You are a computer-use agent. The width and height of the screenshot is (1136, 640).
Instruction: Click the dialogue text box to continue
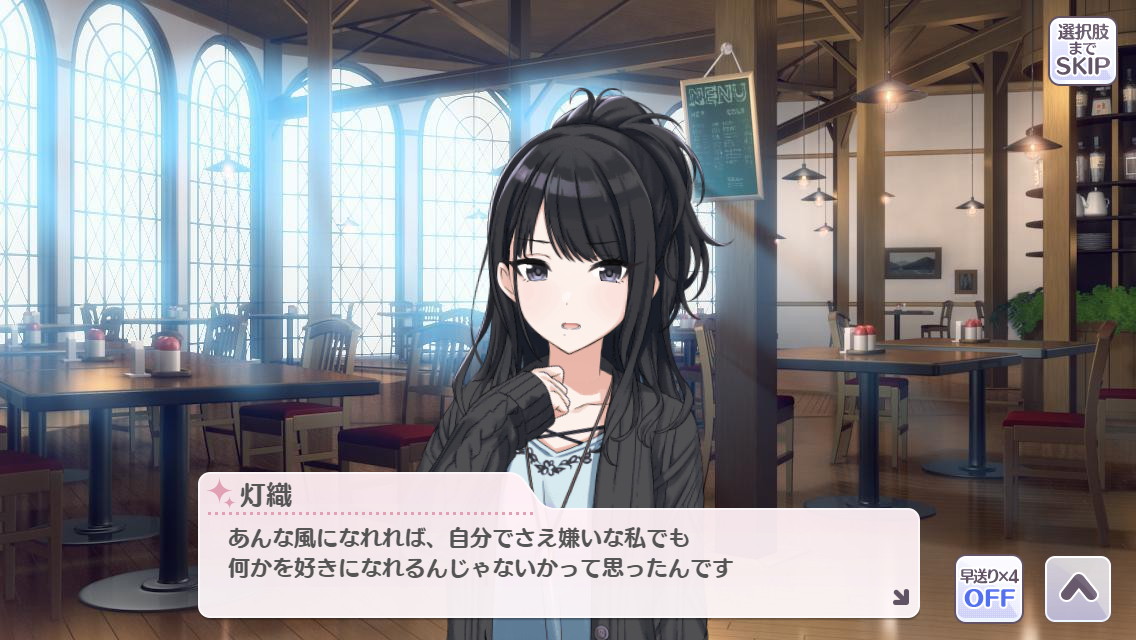tap(558, 560)
